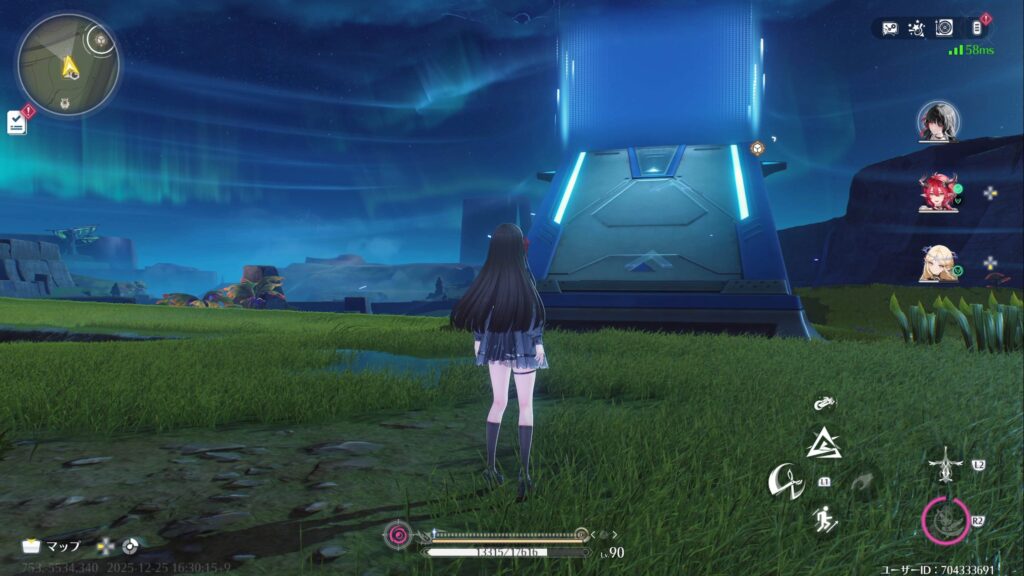The width and height of the screenshot is (1024, 576).
Task: Open the quest checklist icon with red alert
Action: pyautogui.click(x=17, y=122)
